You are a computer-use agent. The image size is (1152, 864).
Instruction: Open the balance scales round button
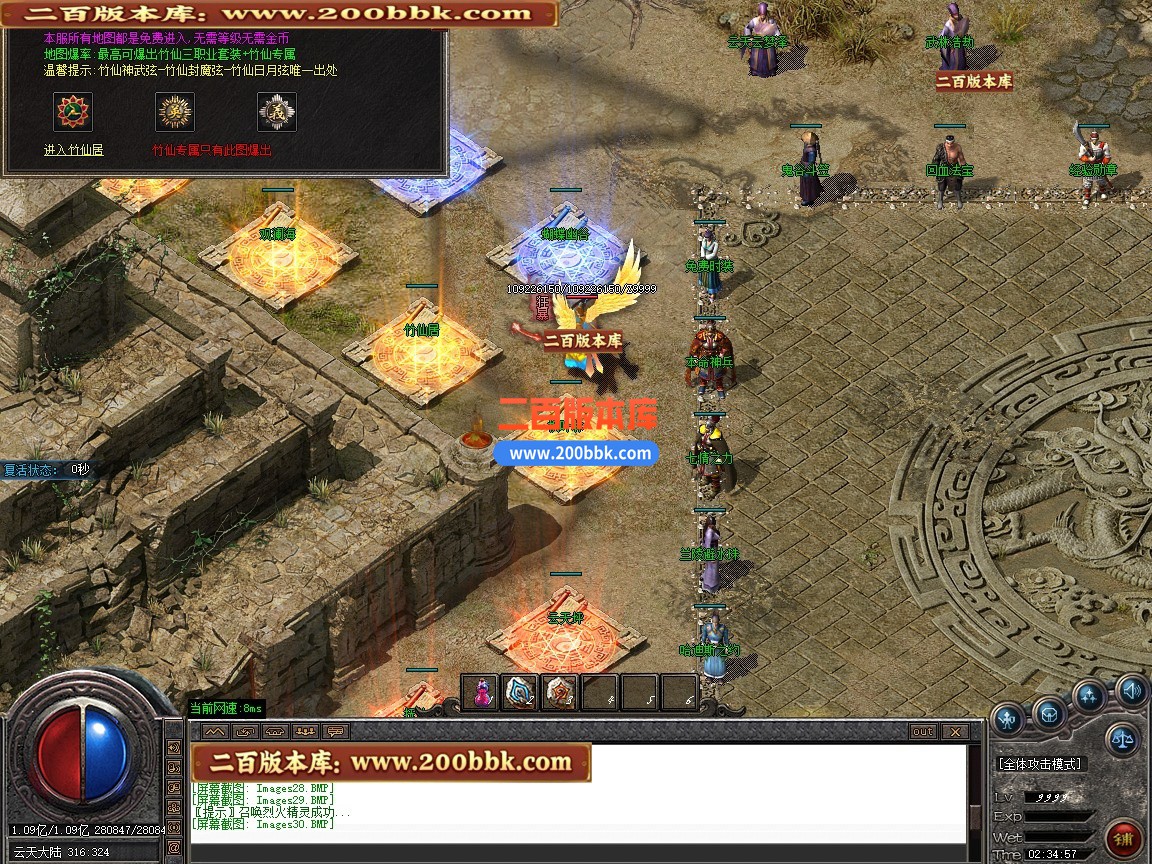(x=1123, y=740)
